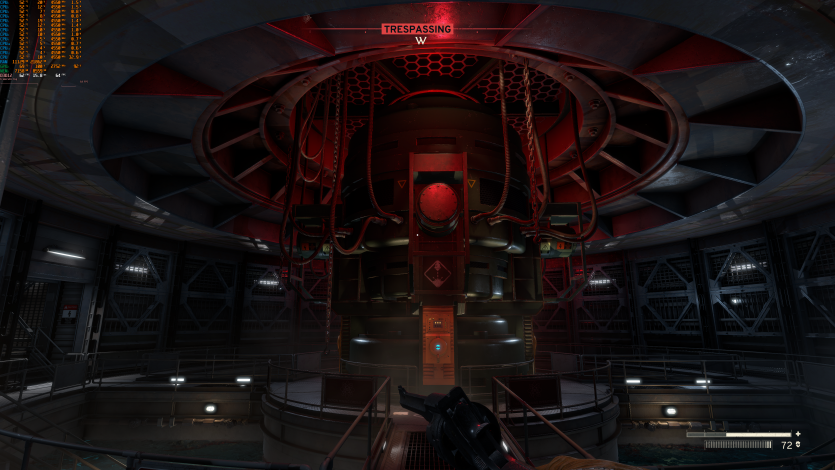
Task: Select the red TRESPASSING status banner
Action: tap(417, 29)
